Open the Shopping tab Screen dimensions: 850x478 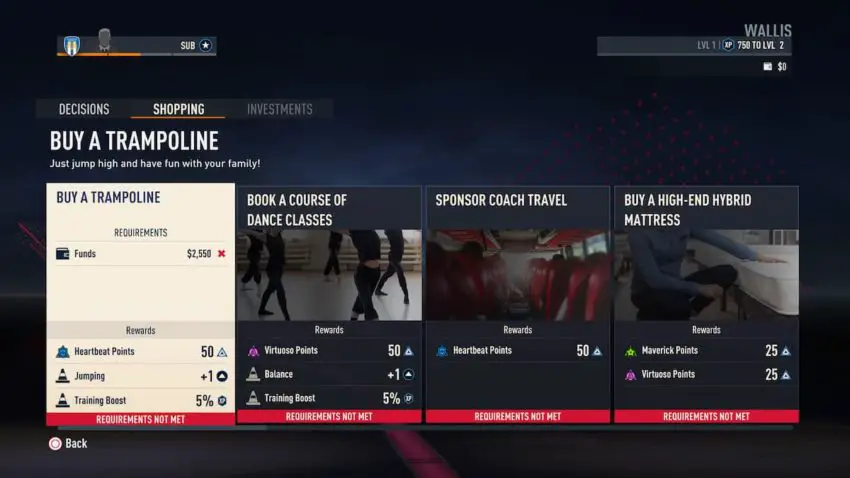[178, 109]
